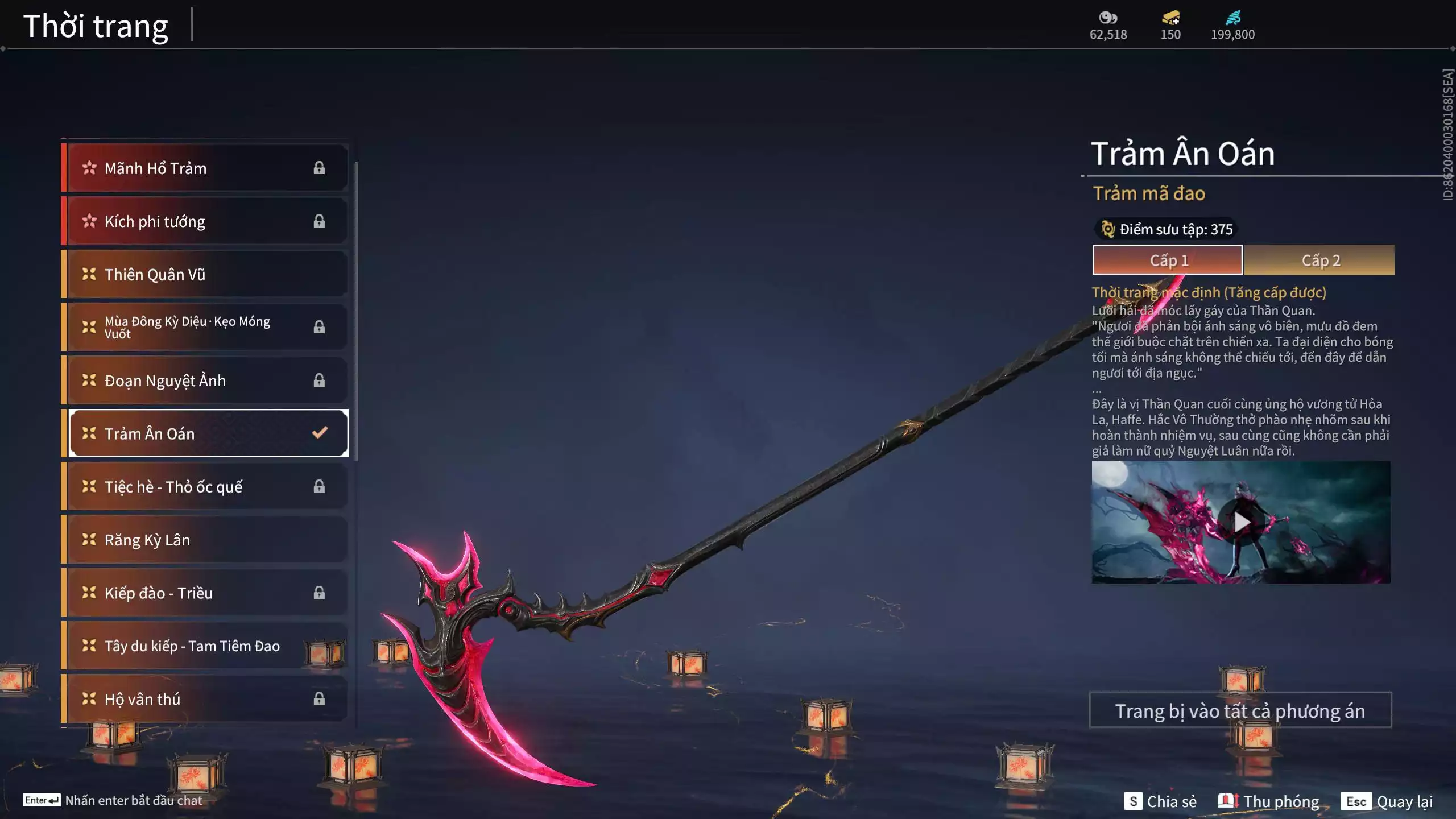
Task: Select the equipped Trảm Ân Oán row
Action: pyautogui.click(x=208, y=433)
